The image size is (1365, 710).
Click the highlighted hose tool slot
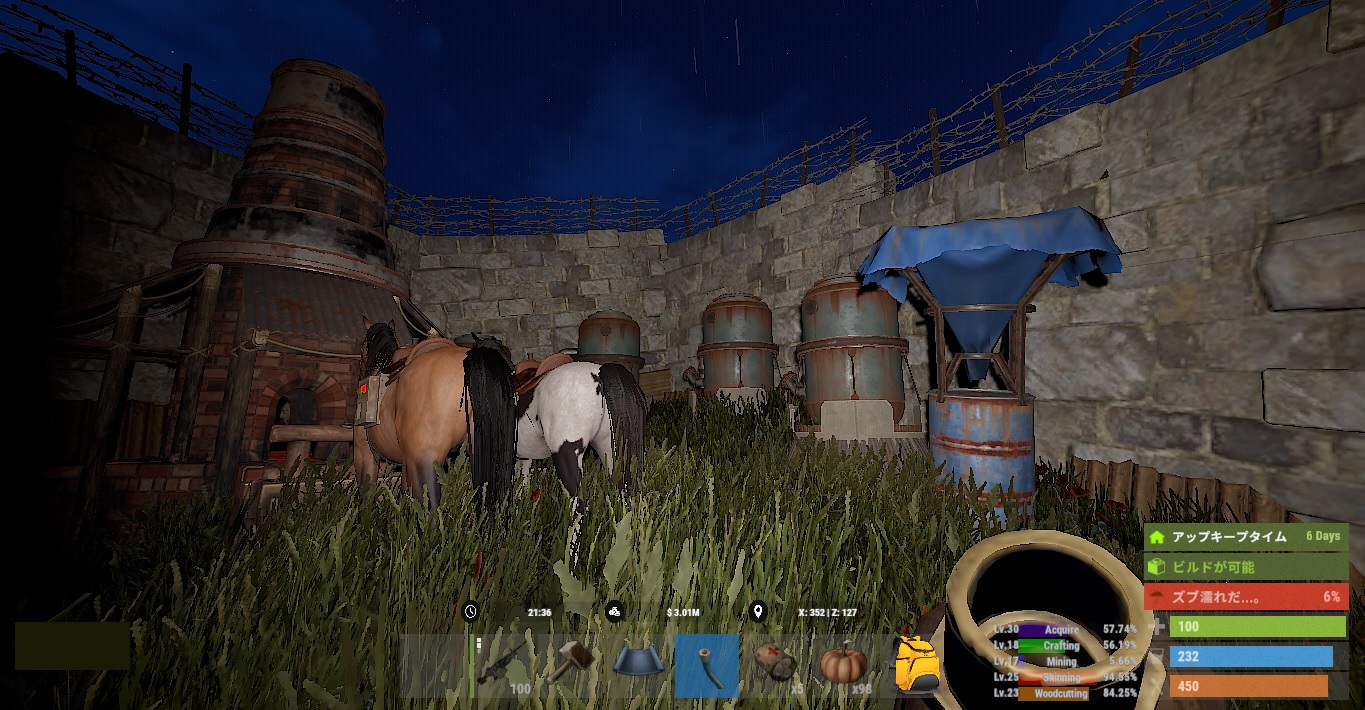click(x=707, y=665)
